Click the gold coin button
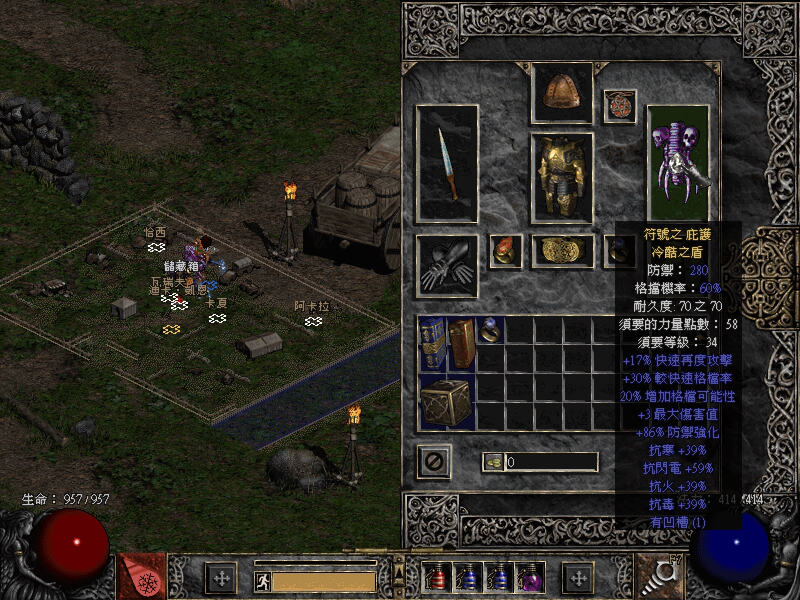The height and width of the screenshot is (600, 800). pyautogui.click(x=493, y=461)
